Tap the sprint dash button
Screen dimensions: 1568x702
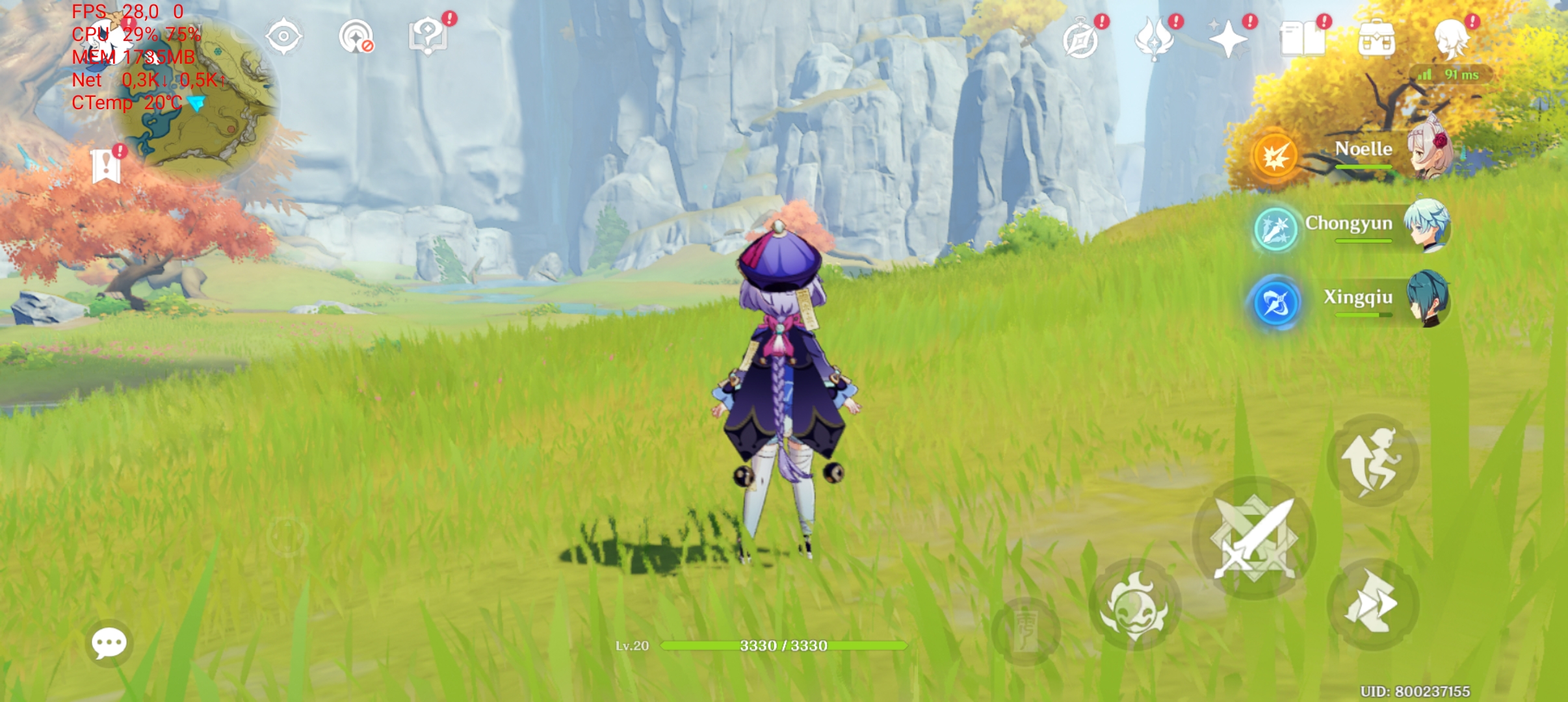(x=1372, y=604)
